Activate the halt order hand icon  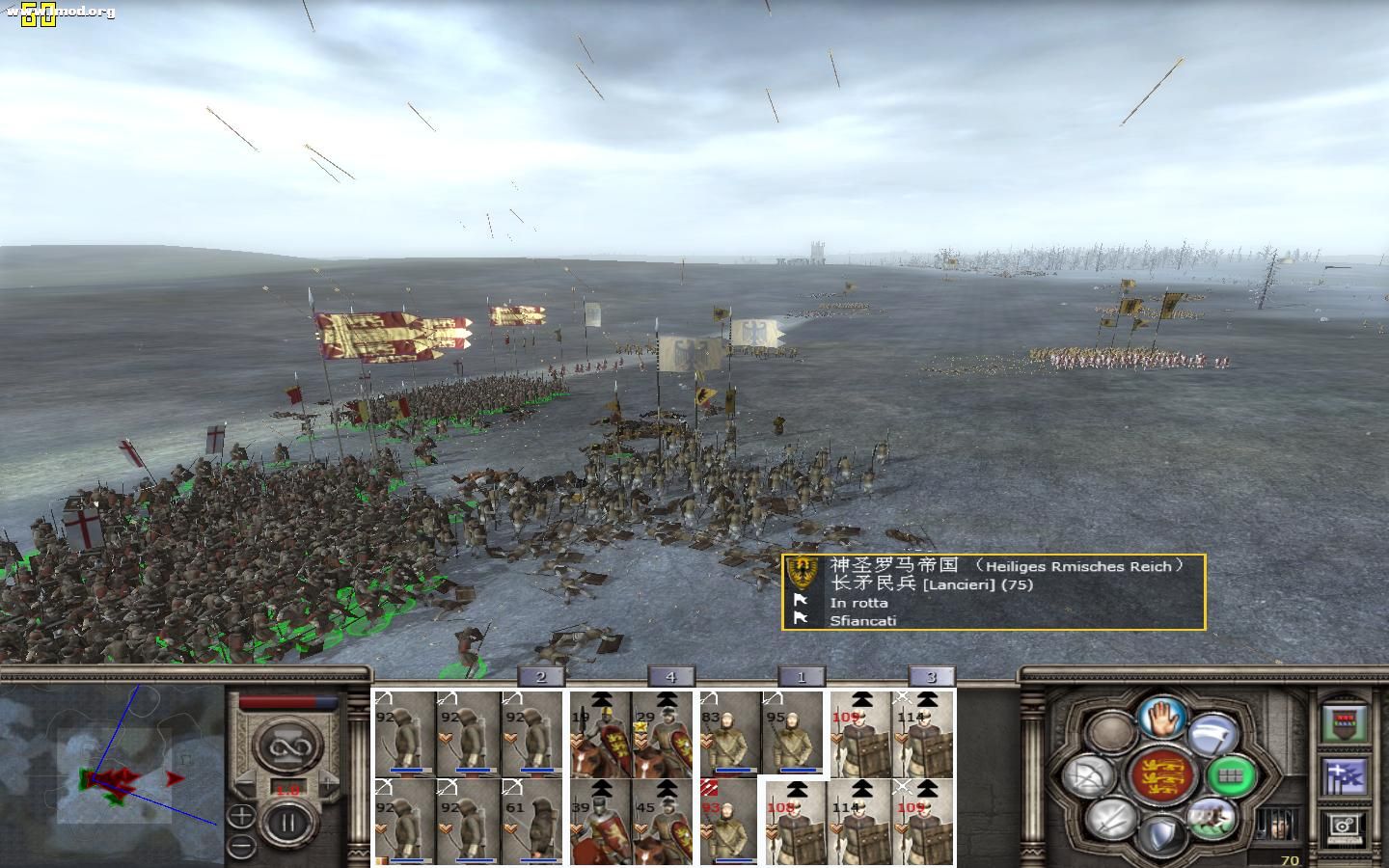click(1160, 718)
